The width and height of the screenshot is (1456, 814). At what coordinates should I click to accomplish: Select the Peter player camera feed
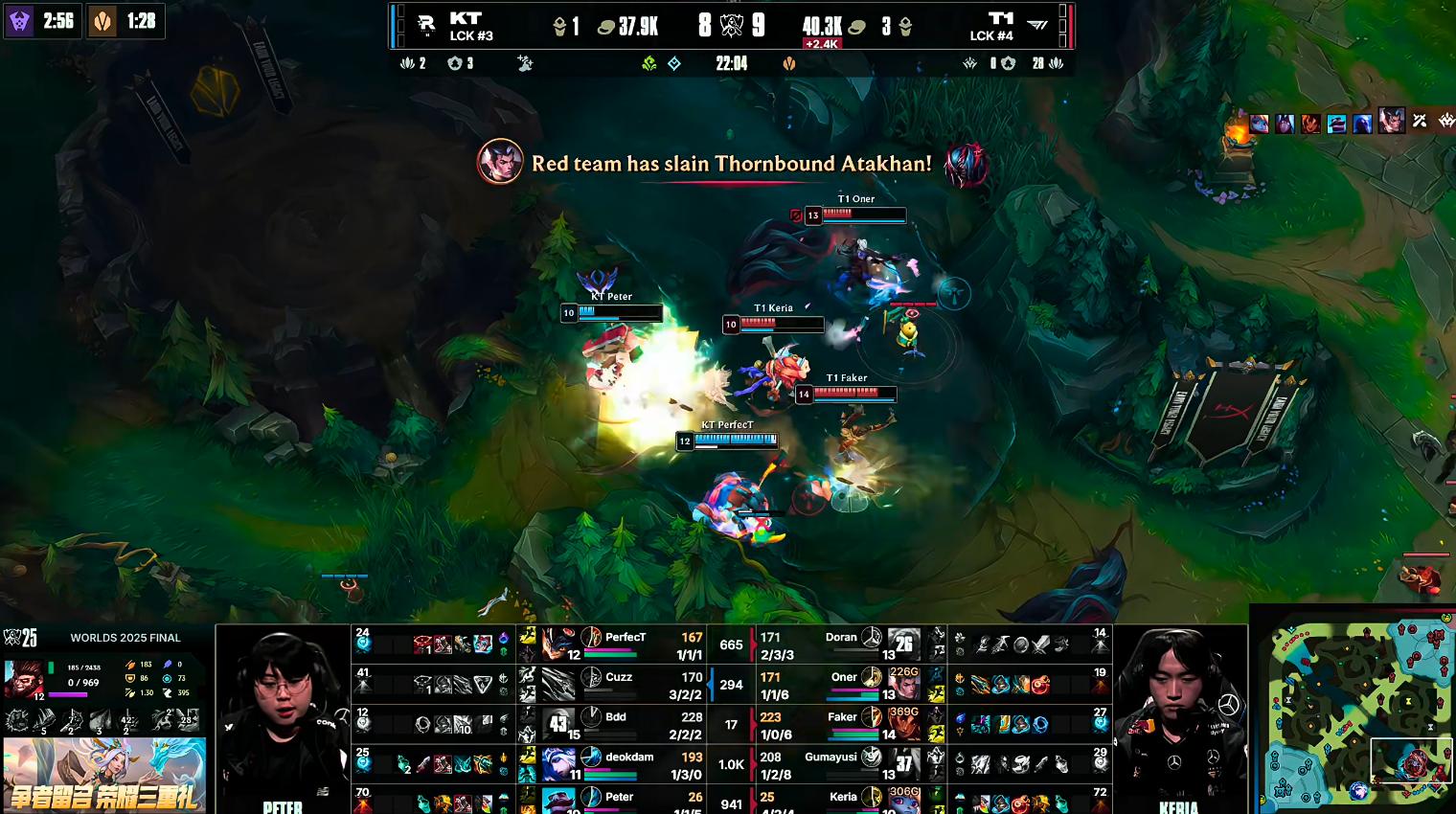click(283, 718)
